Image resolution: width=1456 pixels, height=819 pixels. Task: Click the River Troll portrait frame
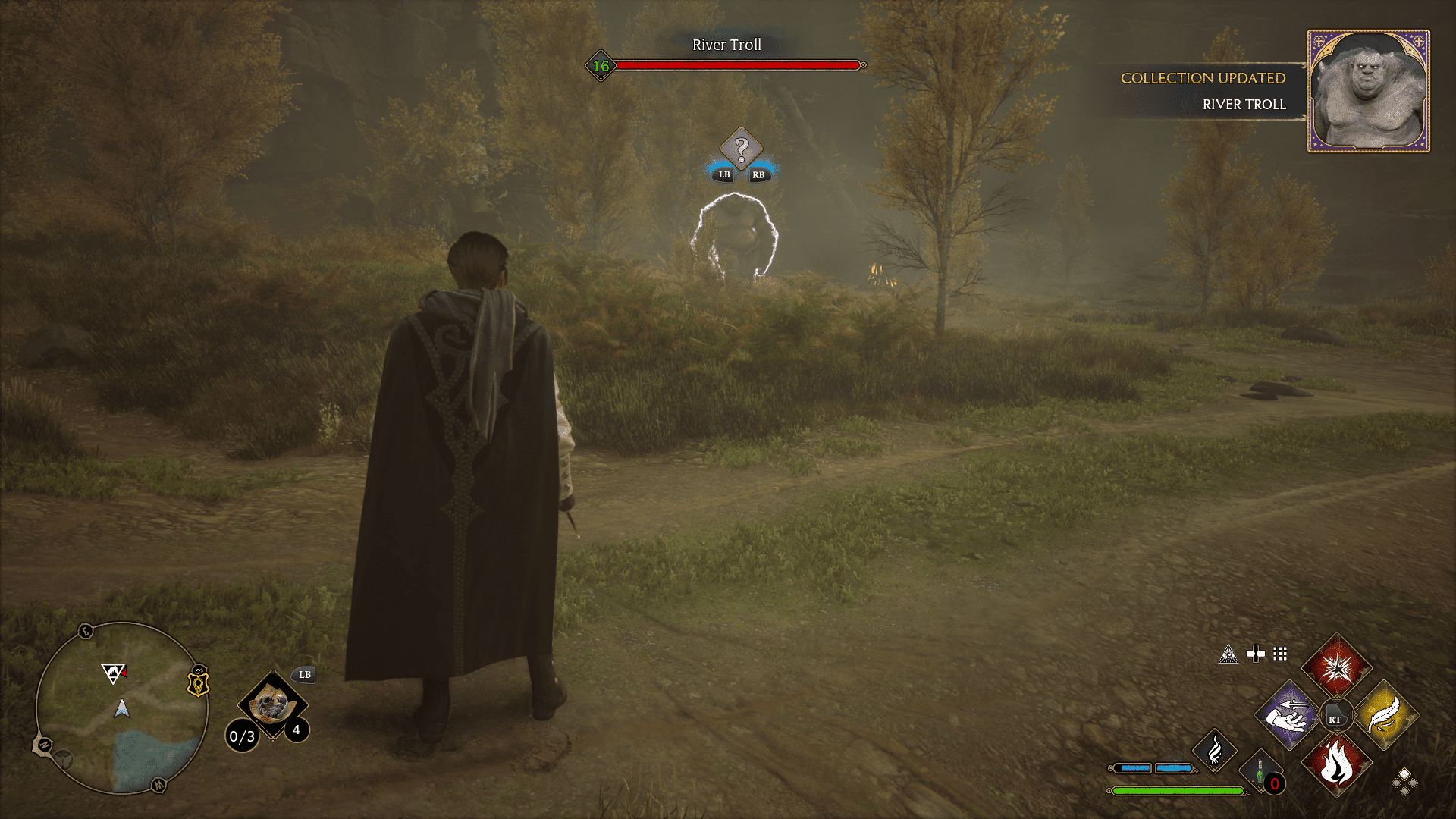pyautogui.click(x=1367, y=88)
